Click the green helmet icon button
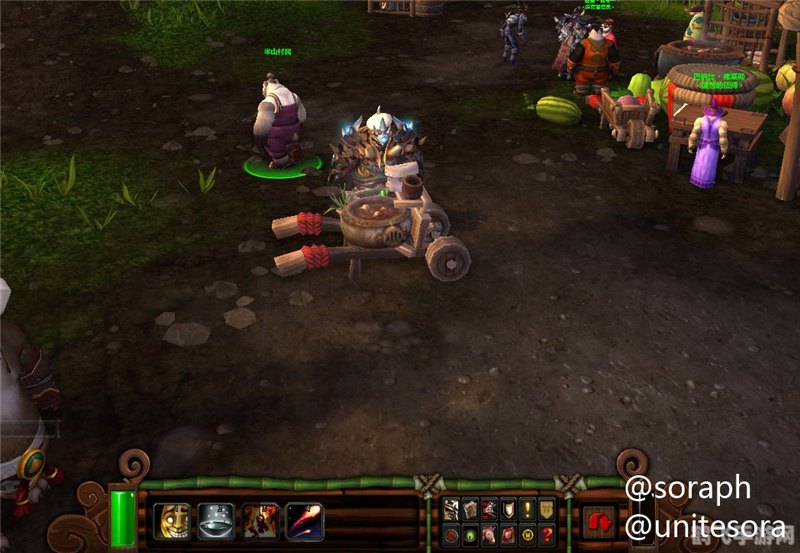 [x=471, y=533]
